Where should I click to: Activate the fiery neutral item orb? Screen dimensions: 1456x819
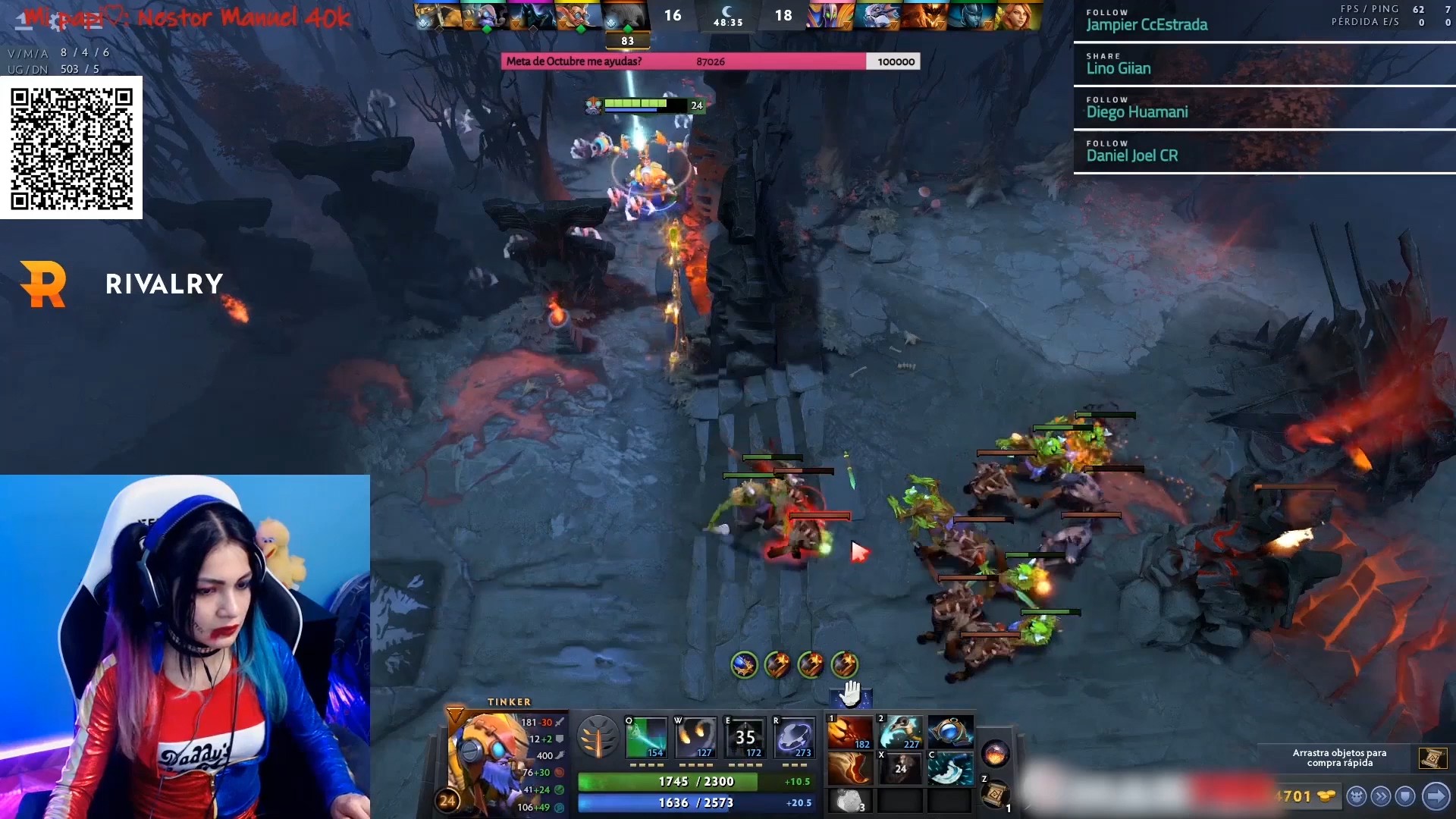tap(995, 754)
